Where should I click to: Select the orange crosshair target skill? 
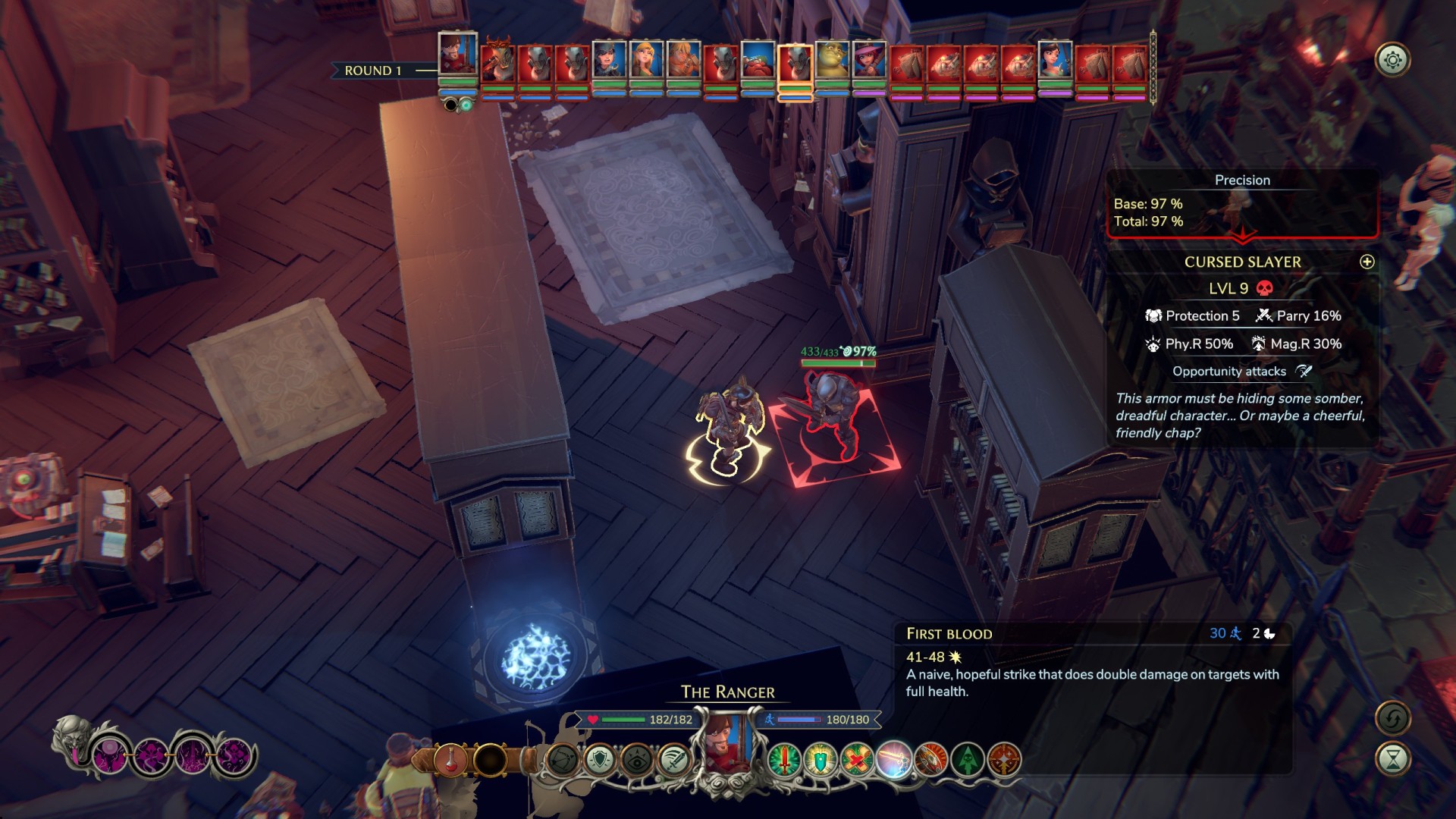1005,760
